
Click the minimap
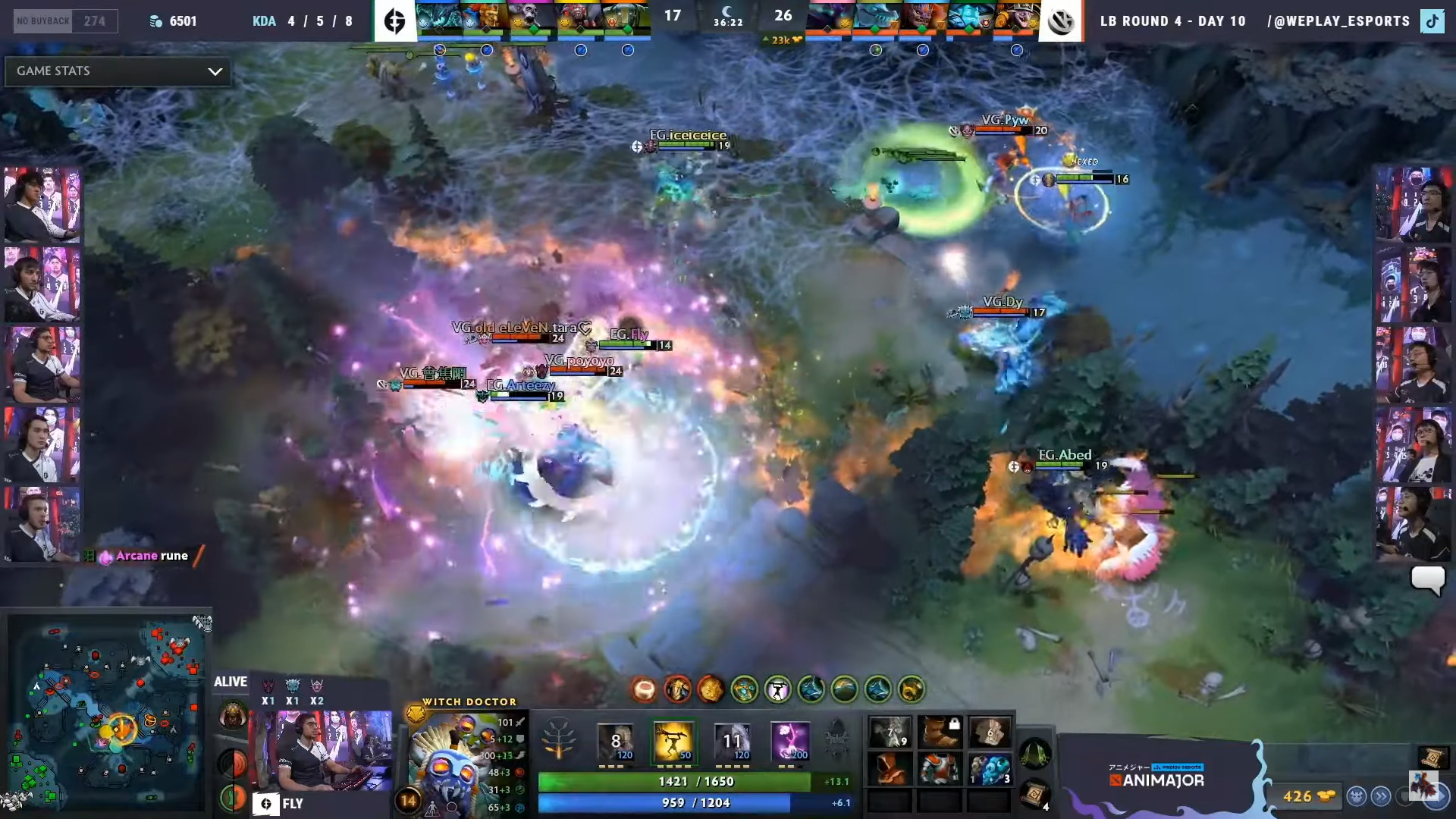click(106, 713)
